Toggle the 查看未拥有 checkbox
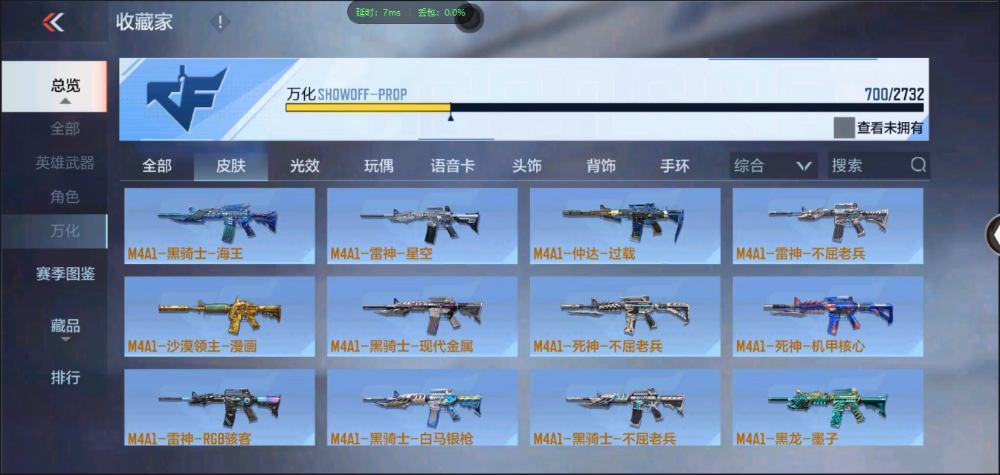Viewport: 1000px width, 475px height. click(845, 128)
